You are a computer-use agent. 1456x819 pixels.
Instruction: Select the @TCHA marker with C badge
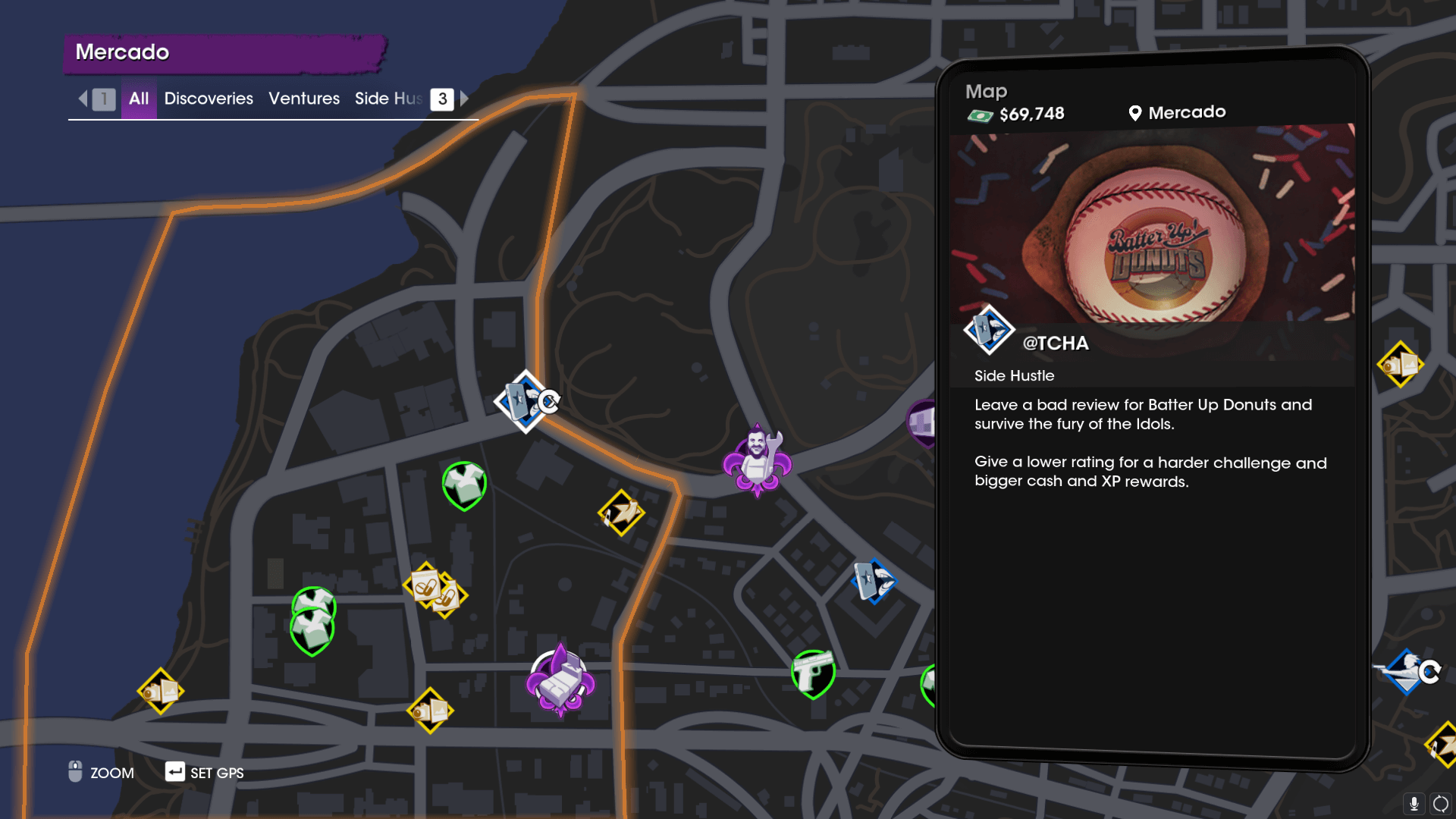pyautogui.click(x=526, y=401)
